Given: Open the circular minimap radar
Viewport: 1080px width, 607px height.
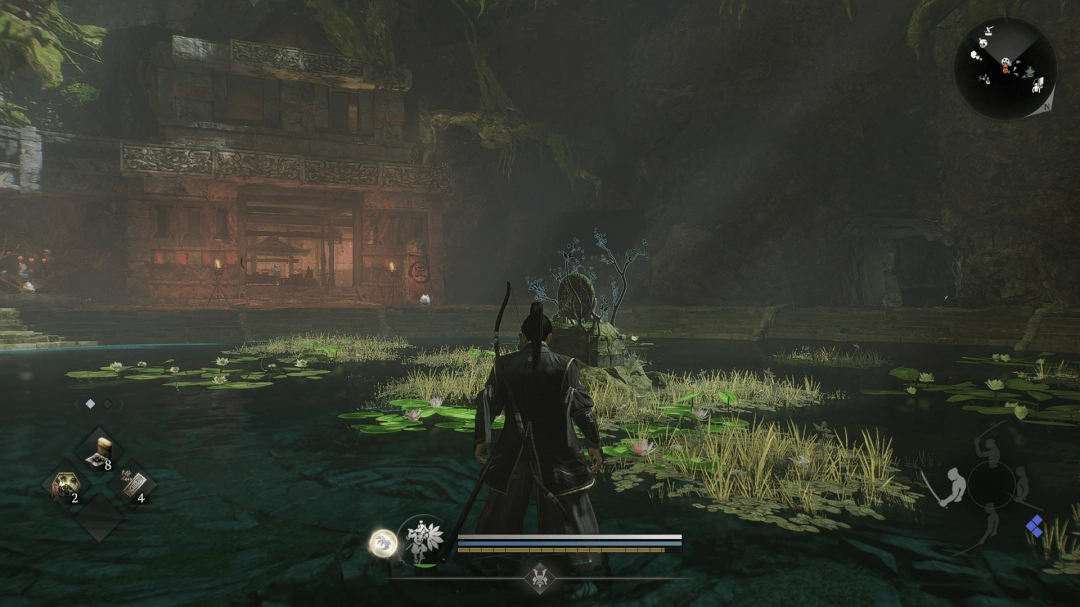Looking at the screenshot, I should click(1004, 68).
